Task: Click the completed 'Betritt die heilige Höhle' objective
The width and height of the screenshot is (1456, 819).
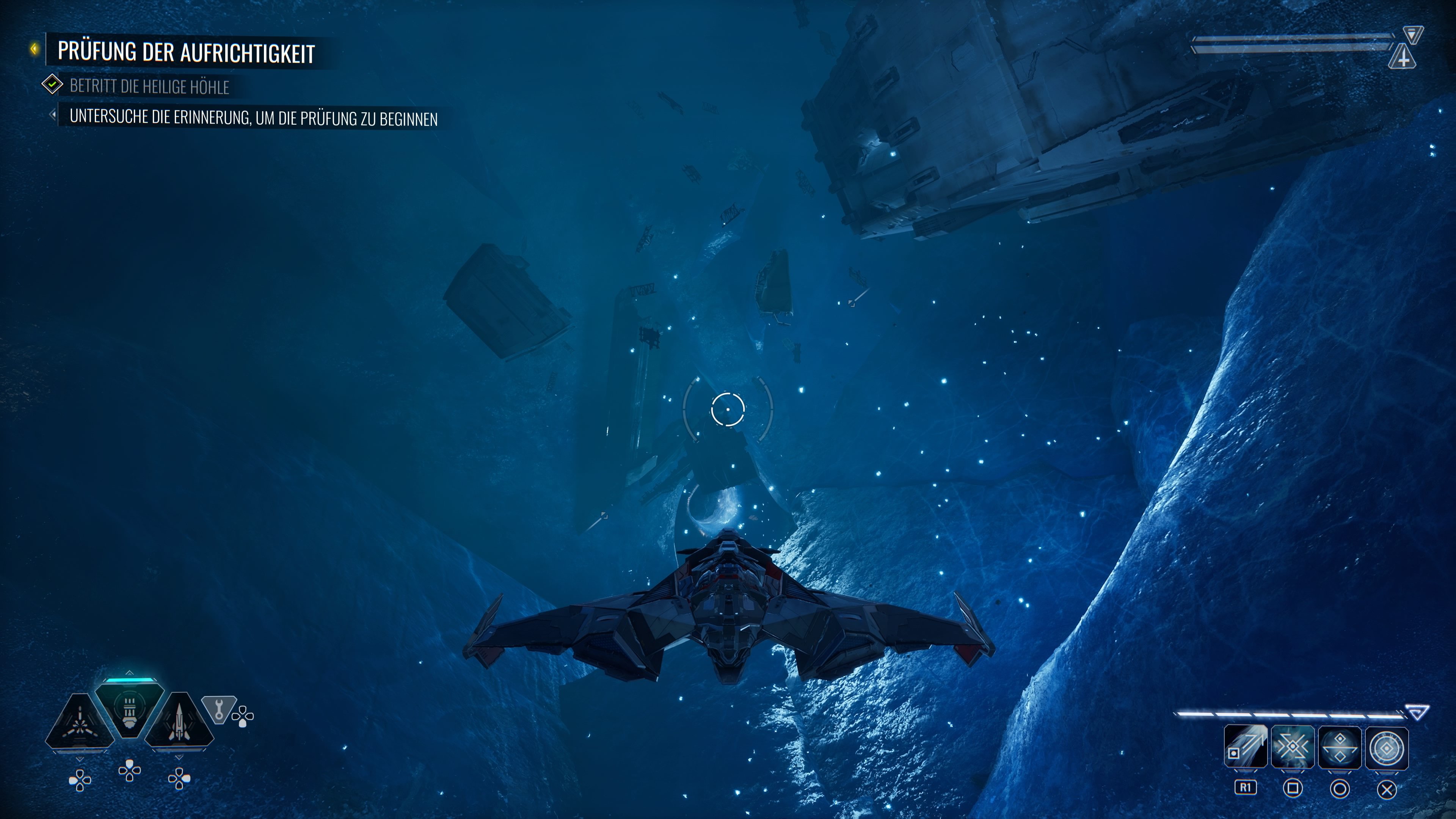Action: click(149, 86)
